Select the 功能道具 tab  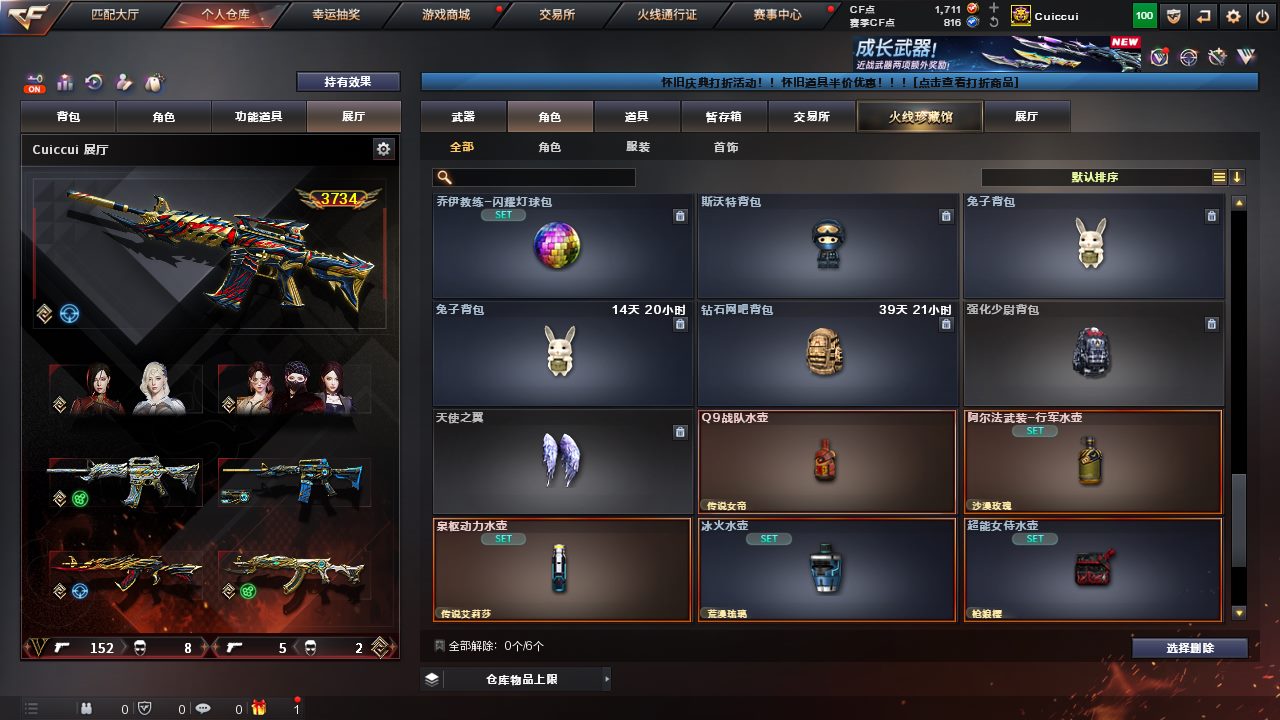pyautogui.click(x=258, y=117)
